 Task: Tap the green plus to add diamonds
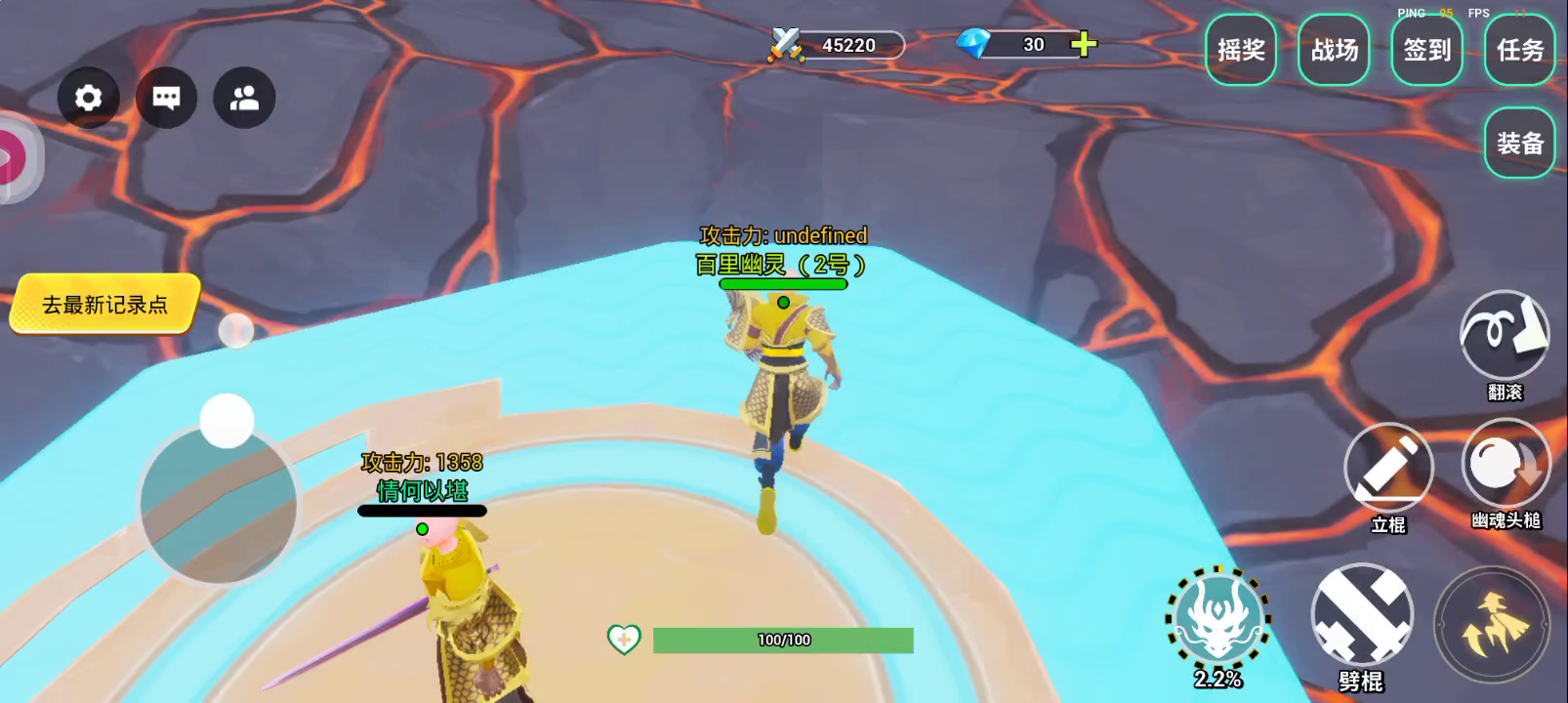1084,44
